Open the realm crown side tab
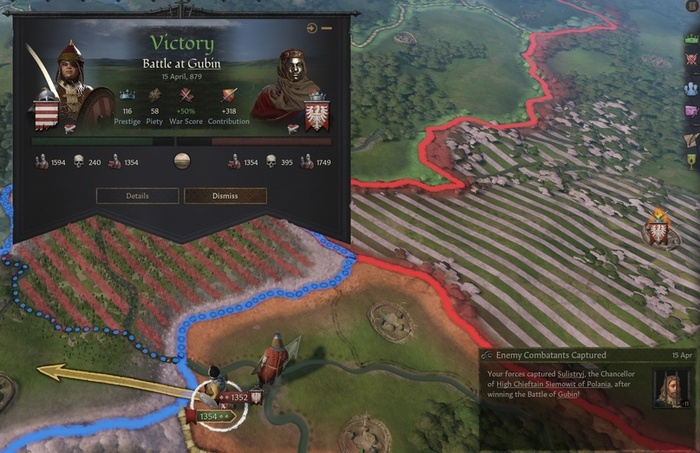Viewport: 700px width, 453px height. coord(690,37)
